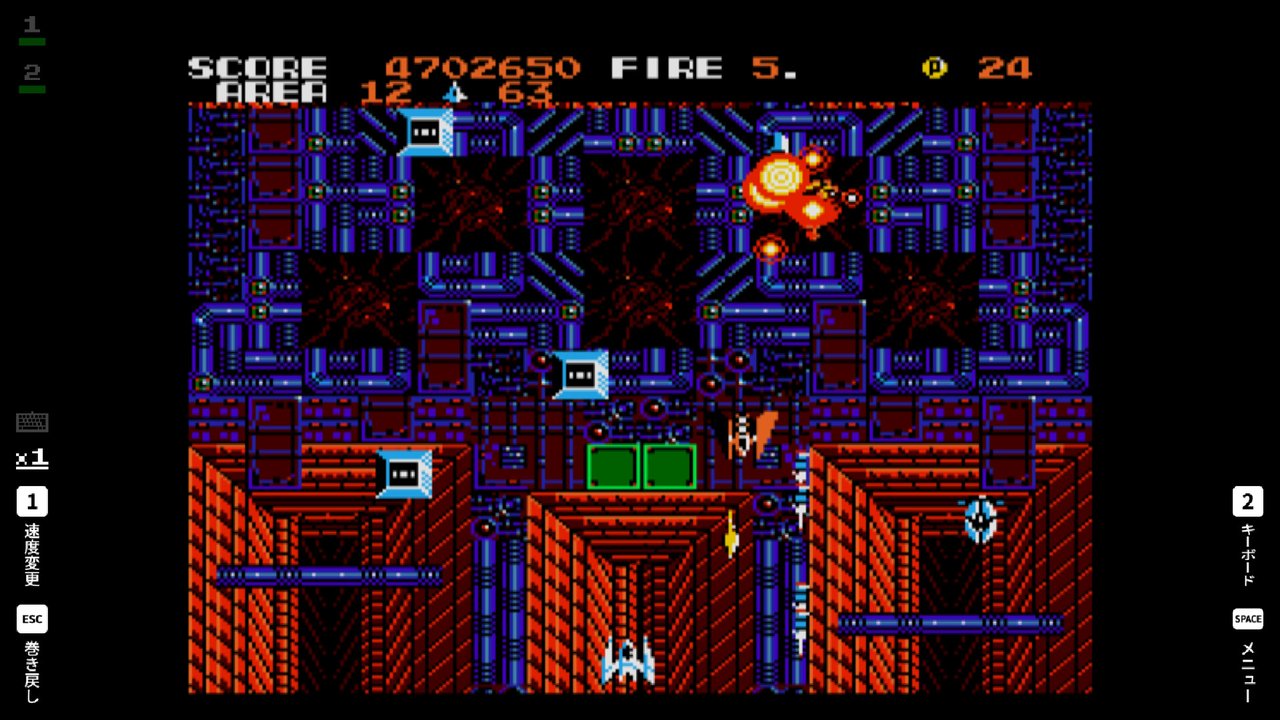Click the white triangle icon beside the AREA counter
Image resolution: width=1280 pixels, height=720 pixels.
pos(455,92)
